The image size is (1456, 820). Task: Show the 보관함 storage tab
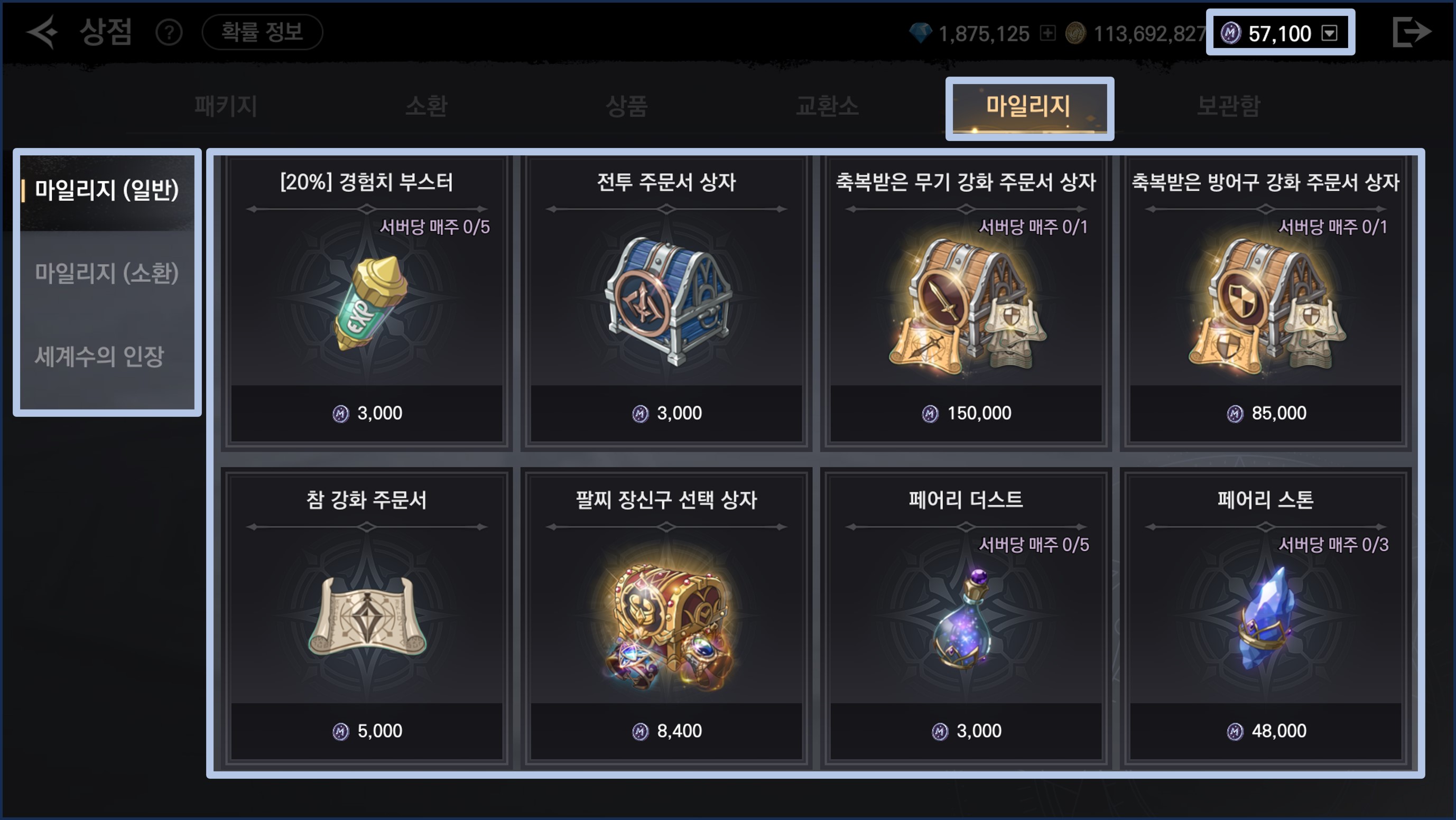coord(1228,106)
